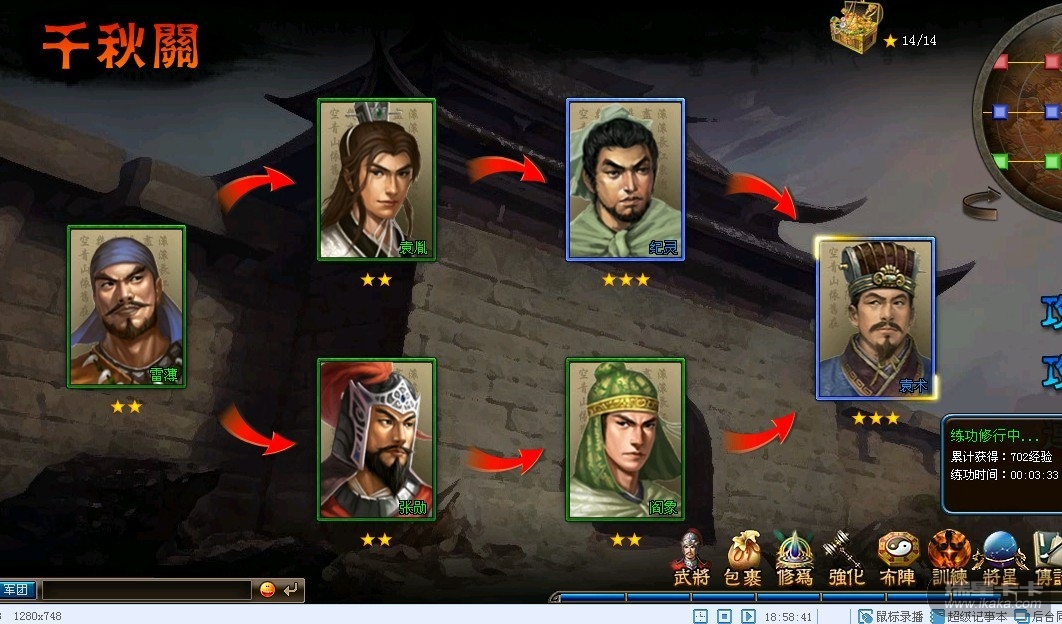
Task: Select the 纪灵 general portrait card
Action: click(626, 179)
